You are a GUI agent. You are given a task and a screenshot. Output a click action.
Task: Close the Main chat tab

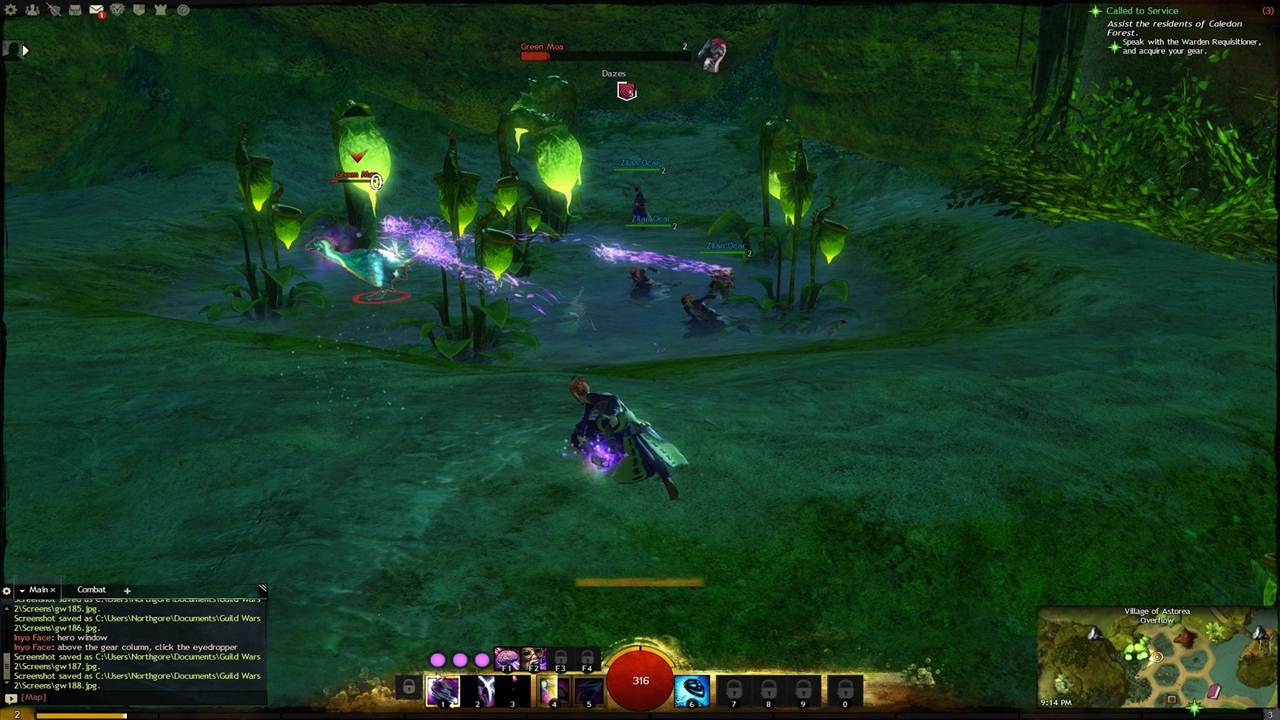pos(53,590)
